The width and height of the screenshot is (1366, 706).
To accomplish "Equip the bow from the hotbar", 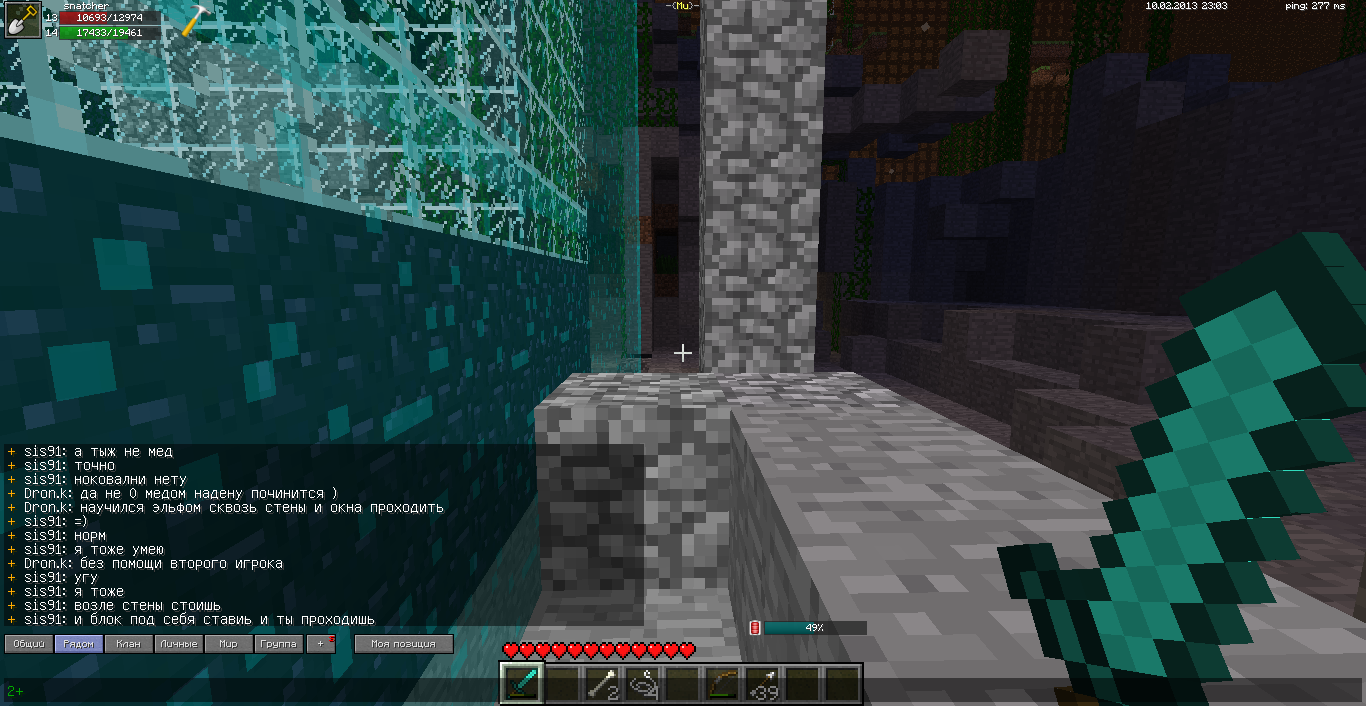I will [x=722, y=684].
